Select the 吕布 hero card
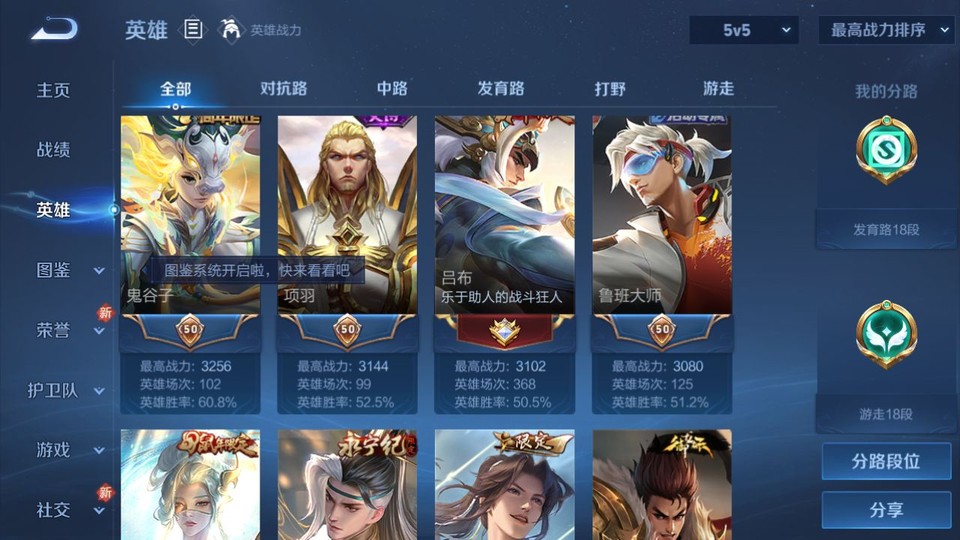The image size is (960, 540). pyautogui.click(x=504, y=215)
